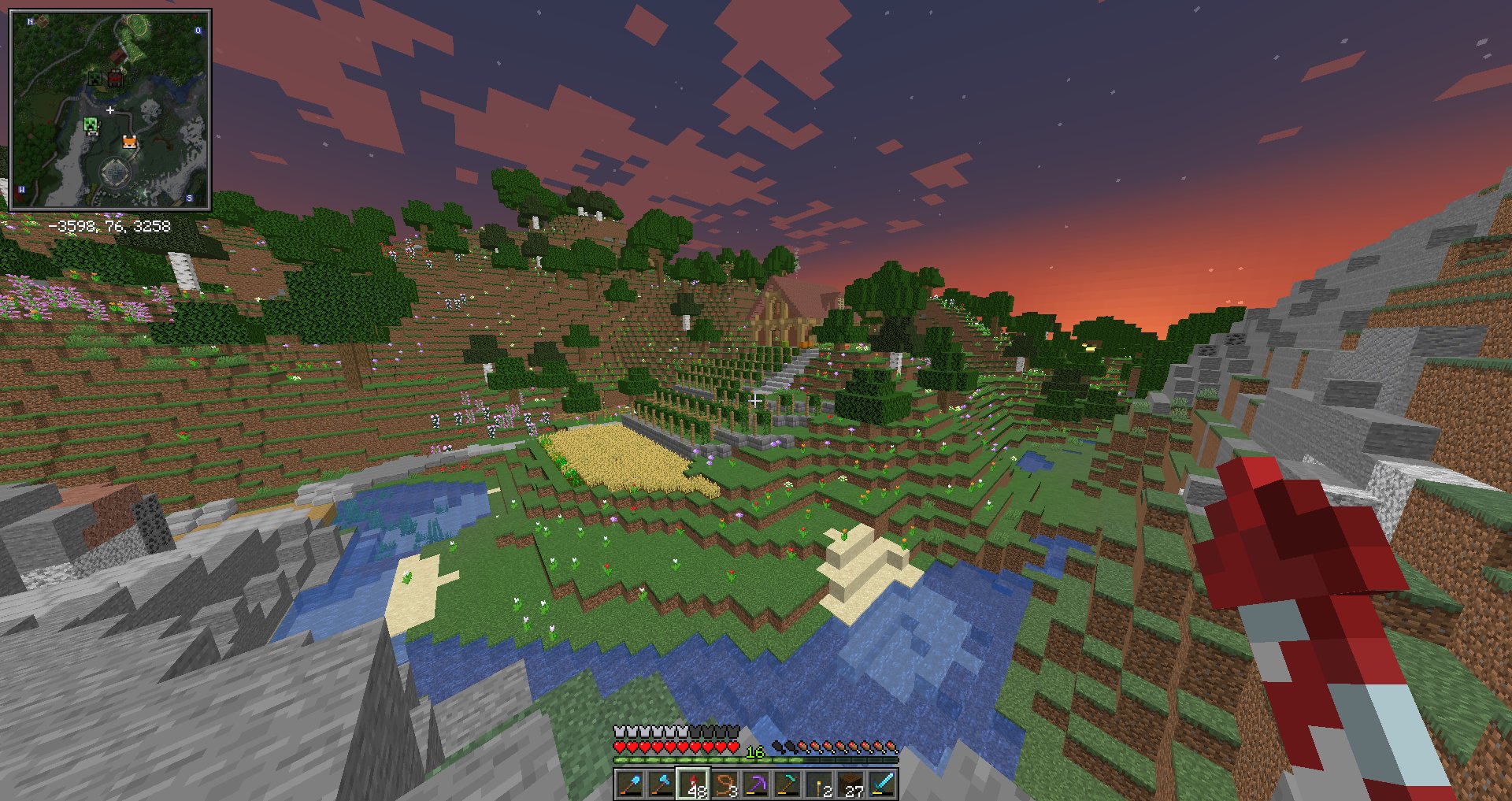The image size is (1512, 801).
Task: Click the fox marker on the minimap
Action: (129, 142)
